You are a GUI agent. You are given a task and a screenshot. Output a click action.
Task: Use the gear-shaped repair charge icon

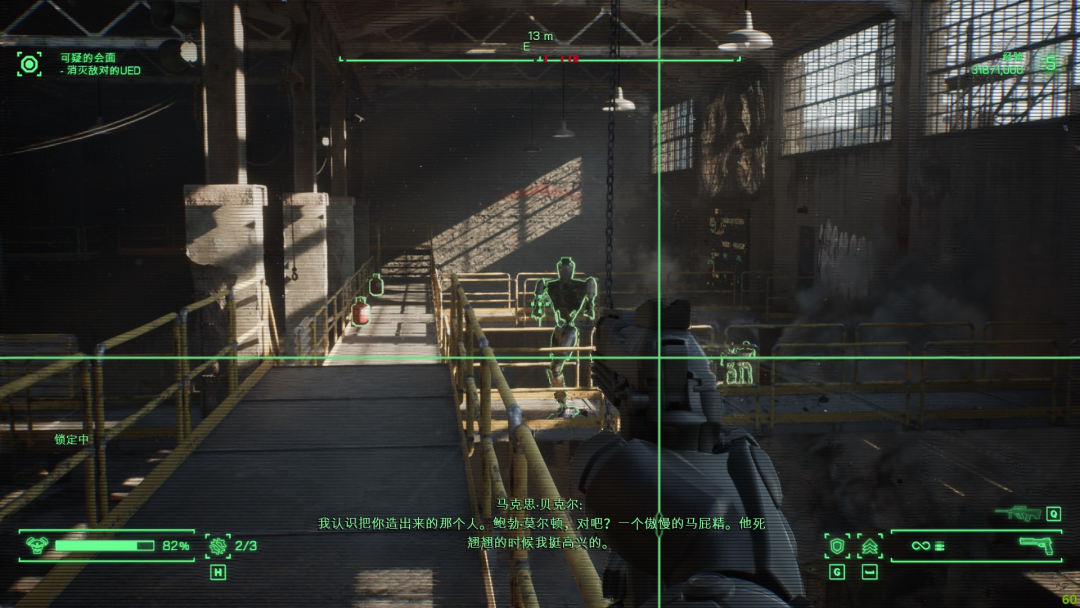(217, 546)
